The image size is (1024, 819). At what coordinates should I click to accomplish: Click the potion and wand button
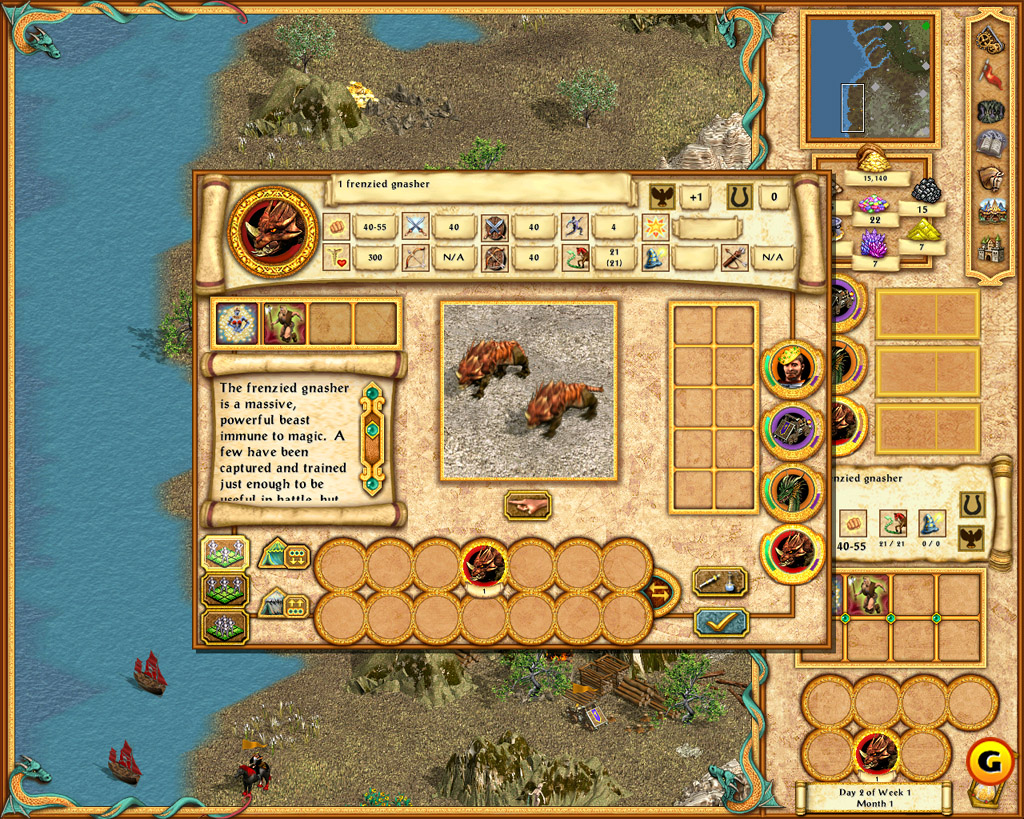click(x=720, y=582)
